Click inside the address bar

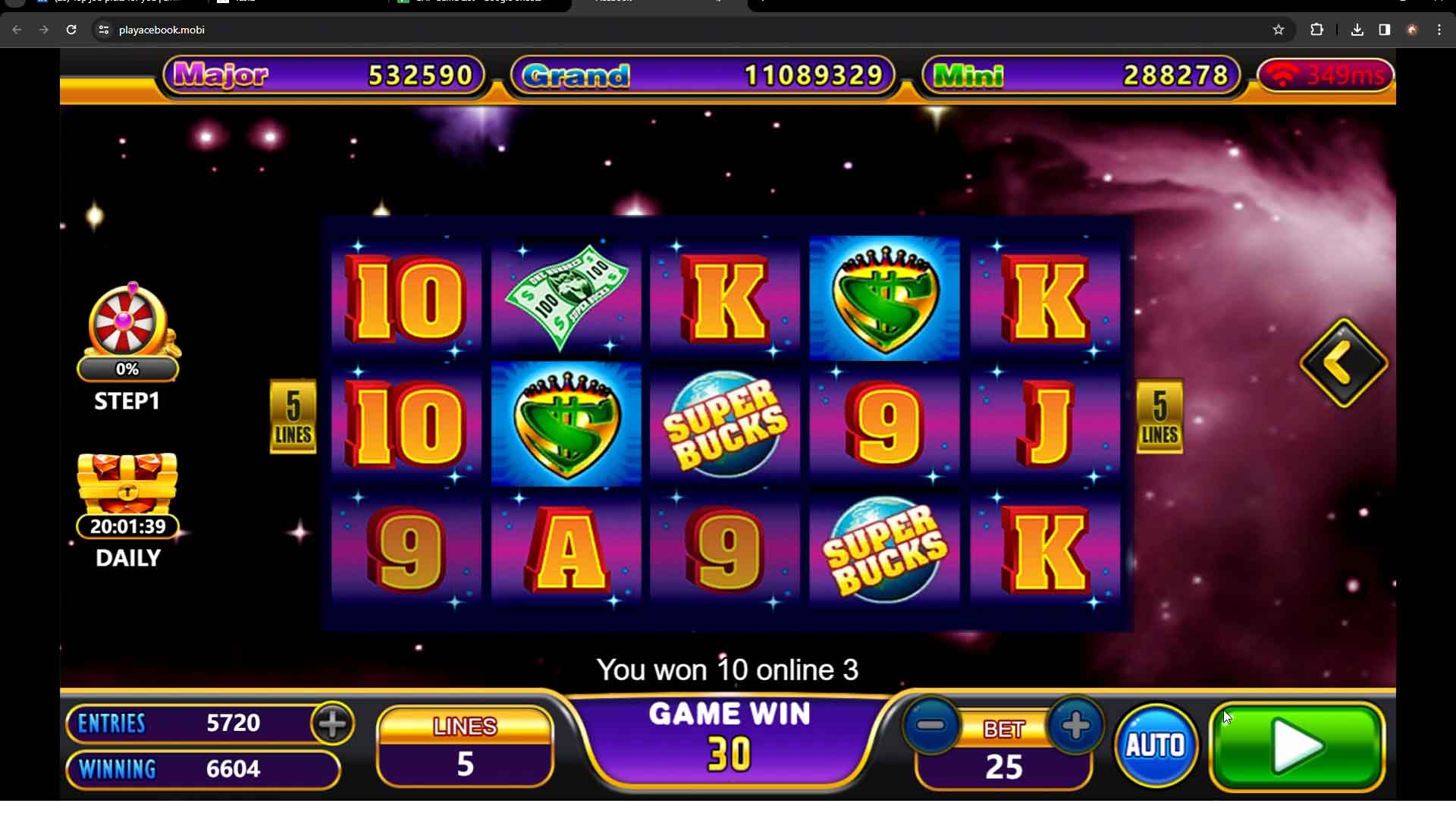click(x=303, y=30)
